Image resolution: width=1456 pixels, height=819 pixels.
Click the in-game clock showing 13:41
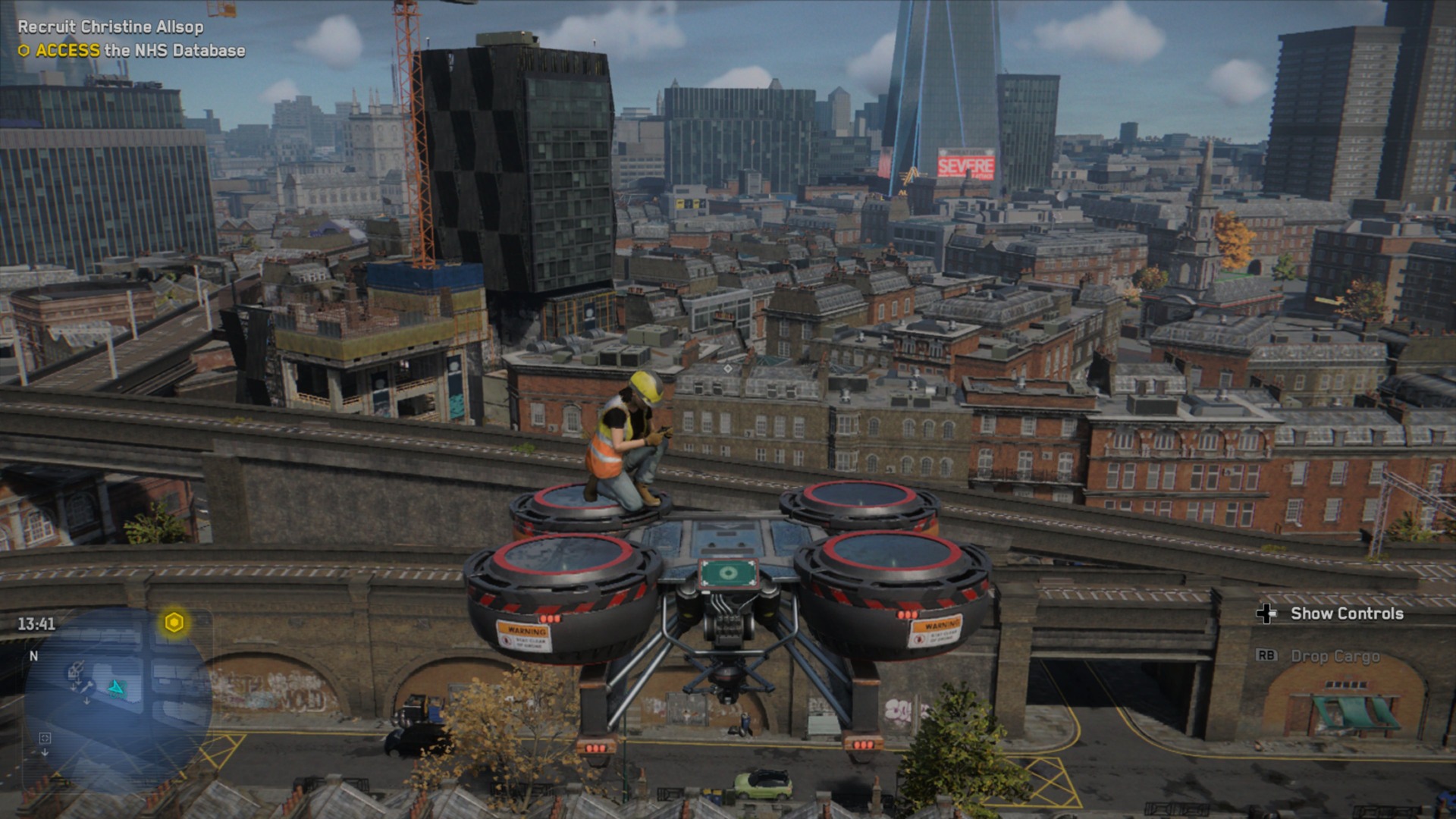click(36, 623)
